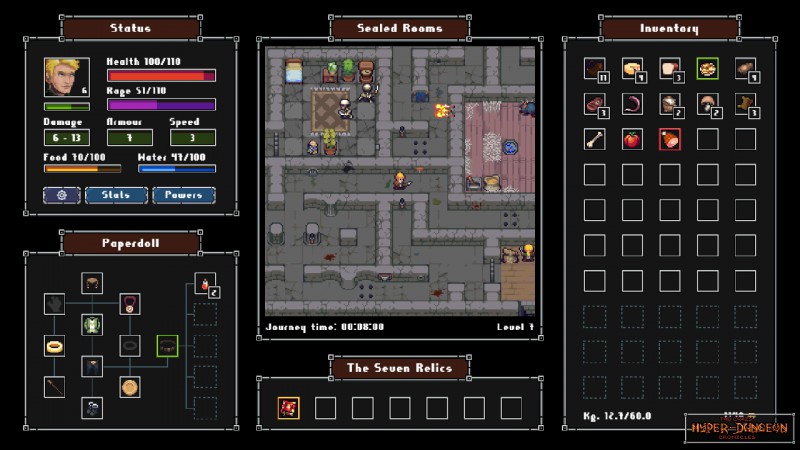Select the blond hero portrait
Screen dimensions: 800x450
click(x=66, y=77)
